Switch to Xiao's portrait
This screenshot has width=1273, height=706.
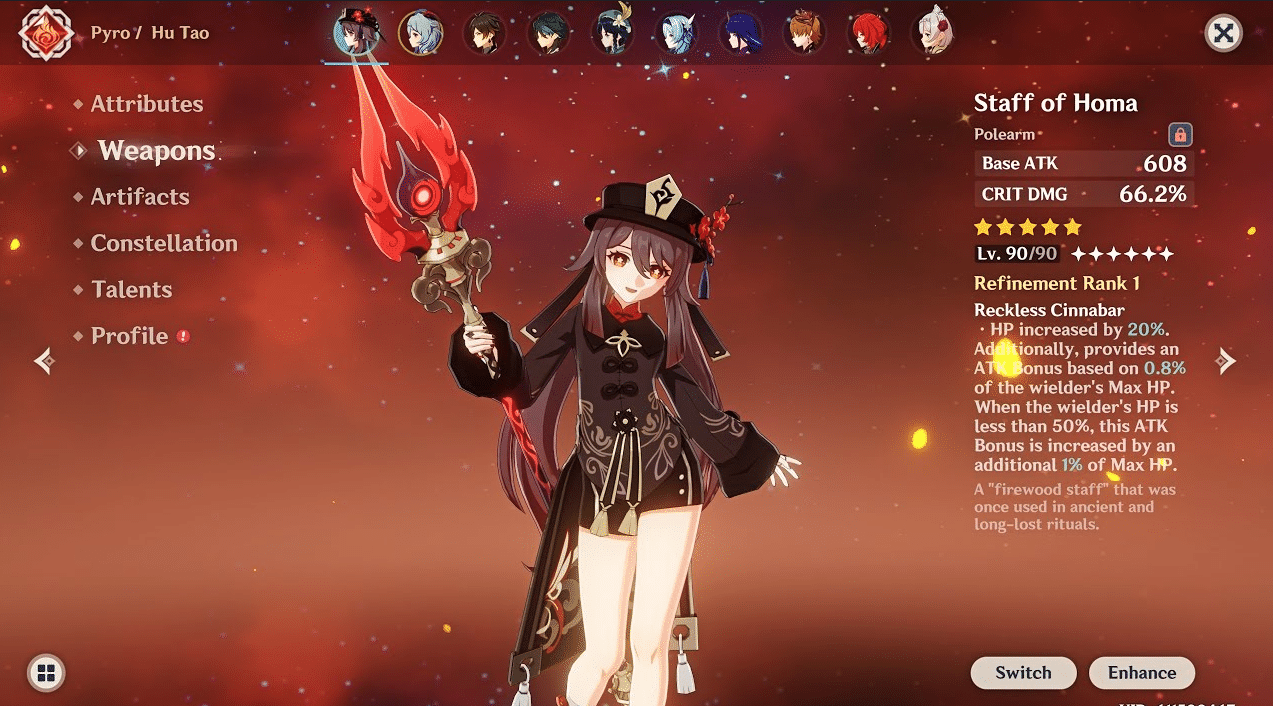tap(548, 33)
